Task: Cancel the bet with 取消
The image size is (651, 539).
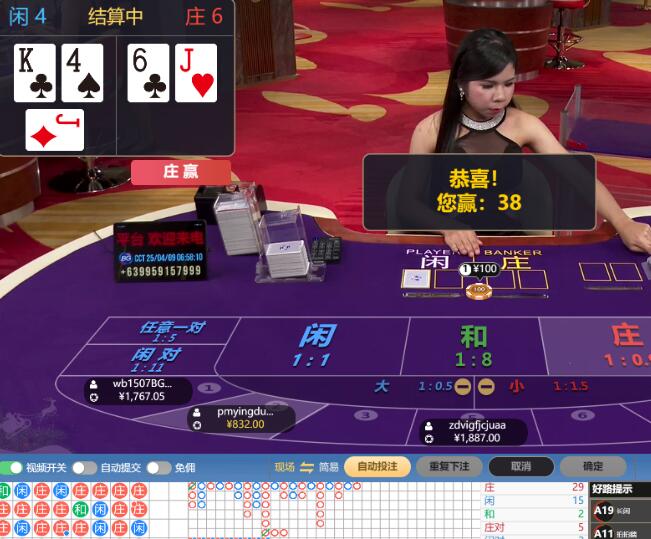Action: (x=521, y=466)
